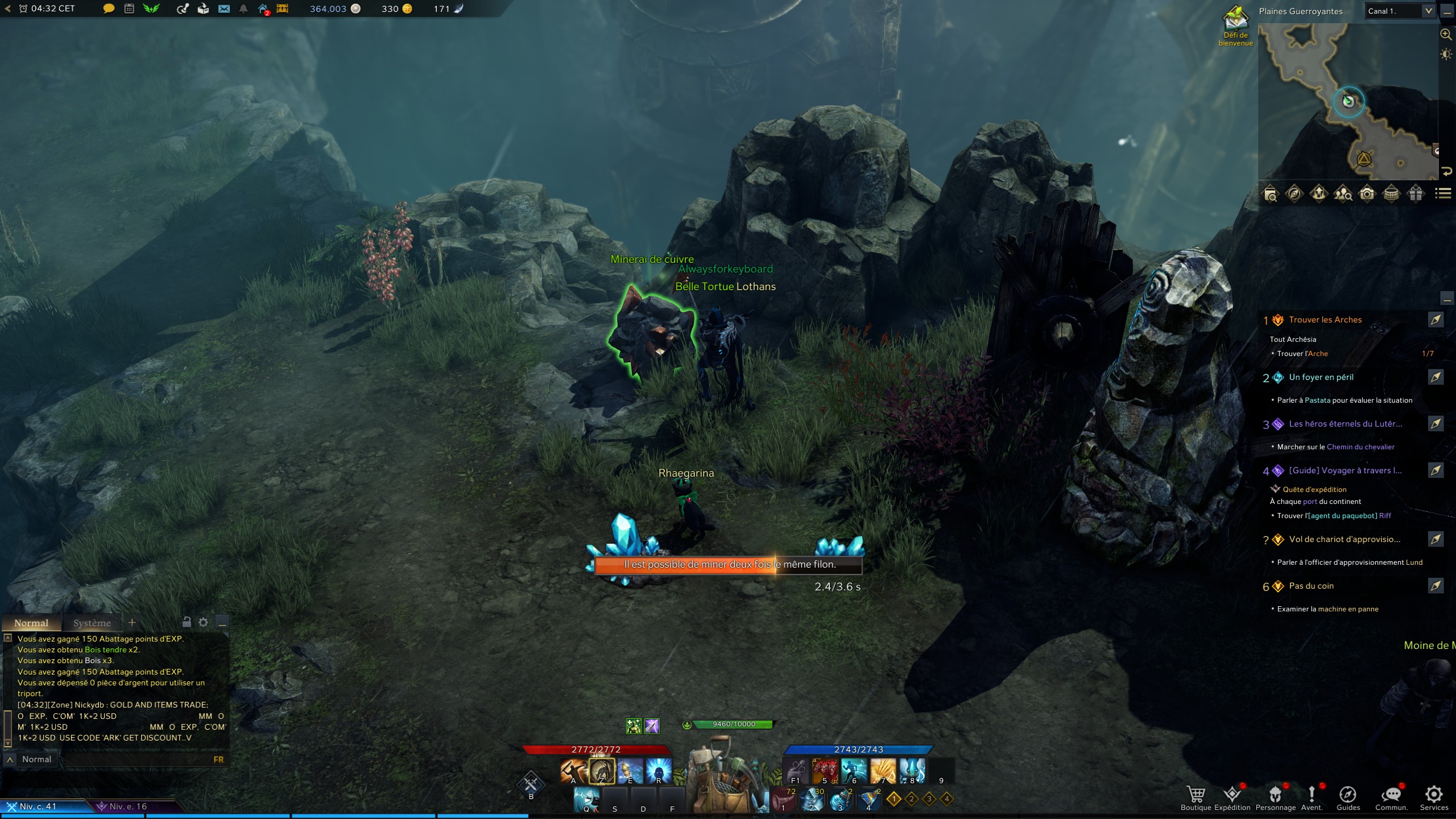Open the Guides menu
The height and width of the screenshot is (819, 1456).
(x=1348, y=796)
